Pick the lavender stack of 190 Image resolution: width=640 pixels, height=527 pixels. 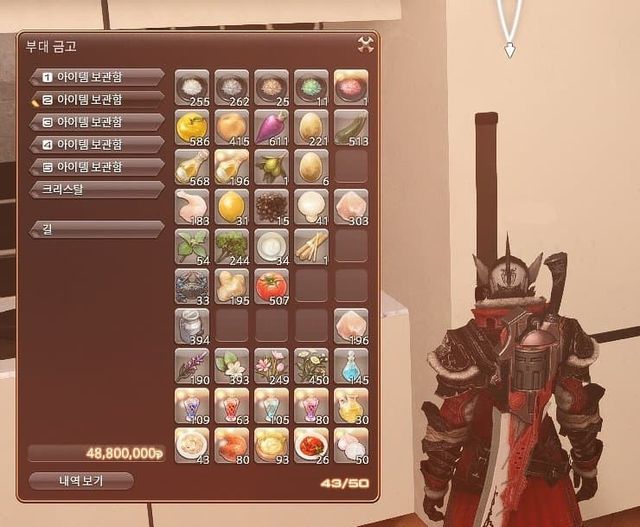191,364
